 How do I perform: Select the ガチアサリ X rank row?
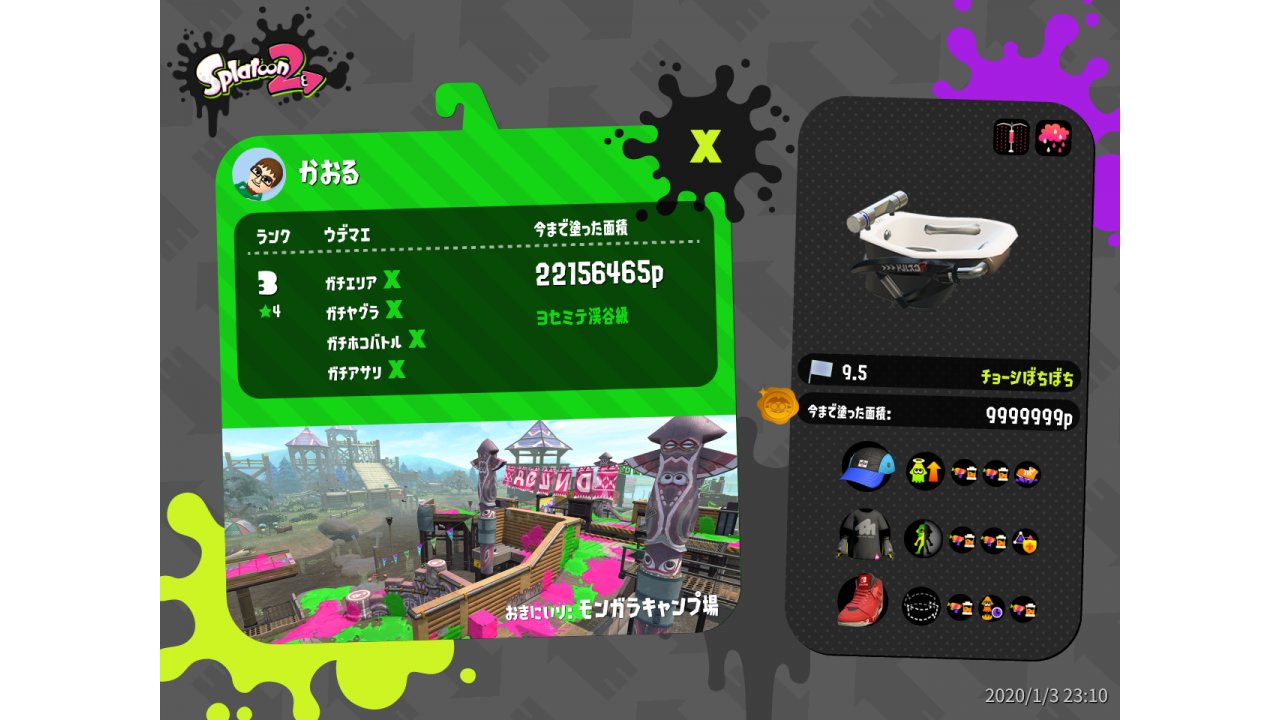[x=366, y=372]
